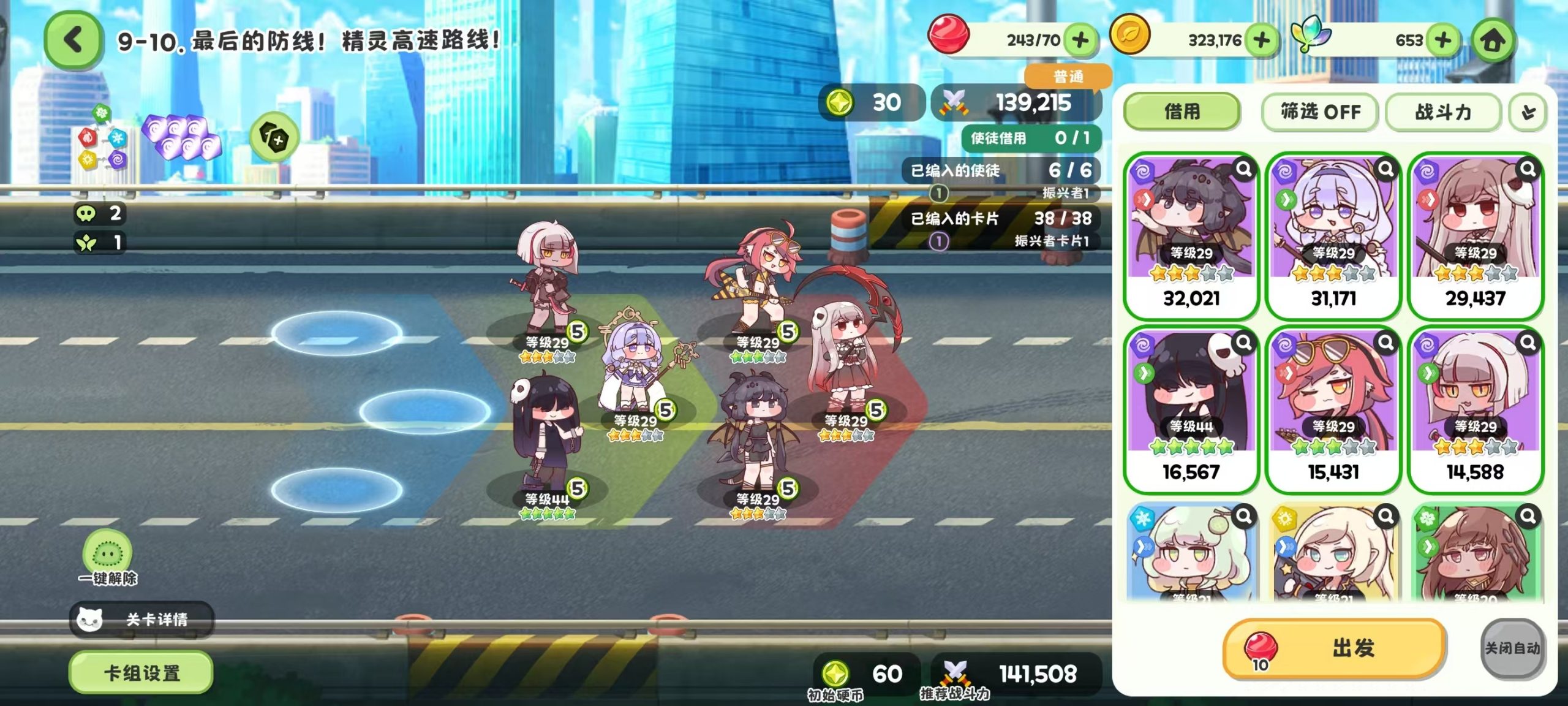
Task: Choose the 31,171 power character card
Action: coord(1333,236)
